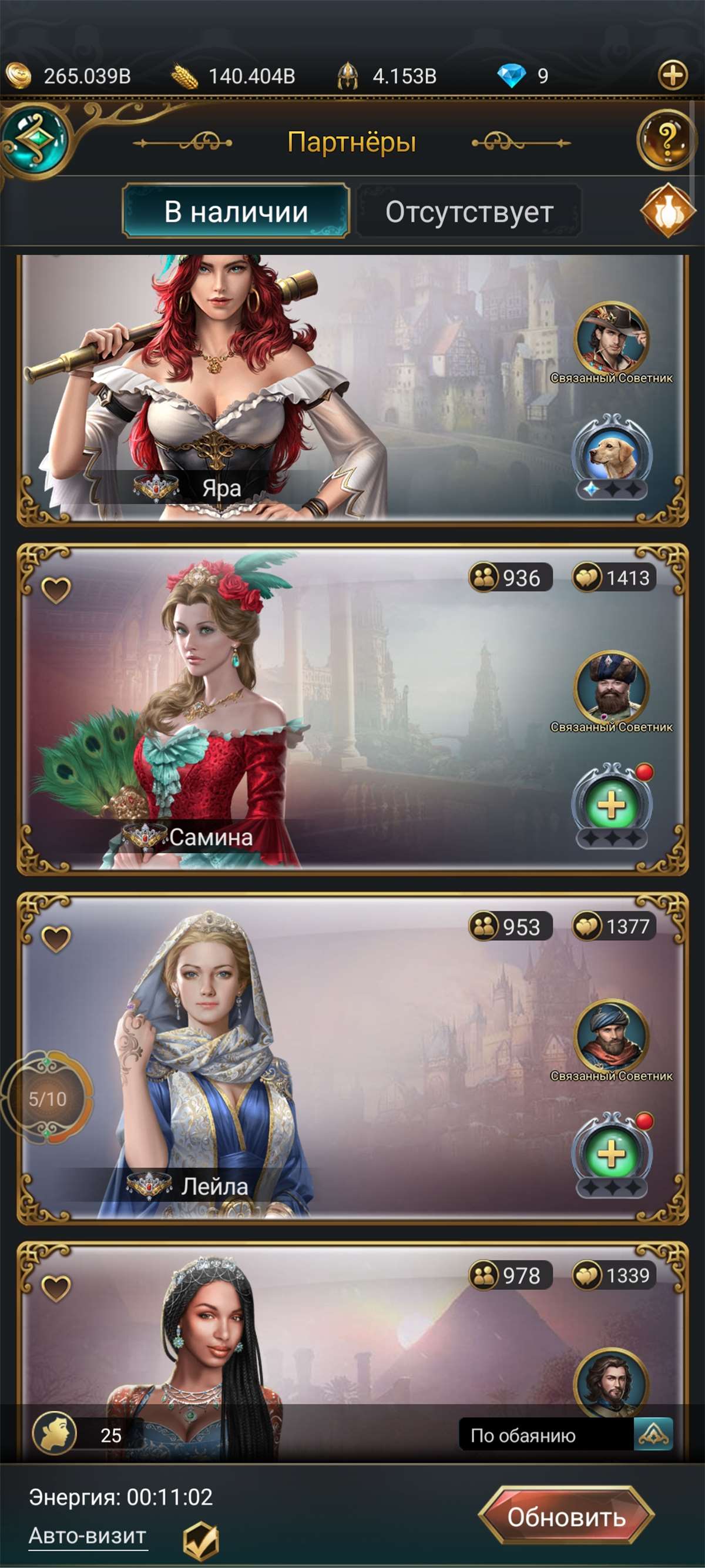The image size is (705, 1568).
Task: Tap the gold plus button to add resources
Action: pos(673,75)
